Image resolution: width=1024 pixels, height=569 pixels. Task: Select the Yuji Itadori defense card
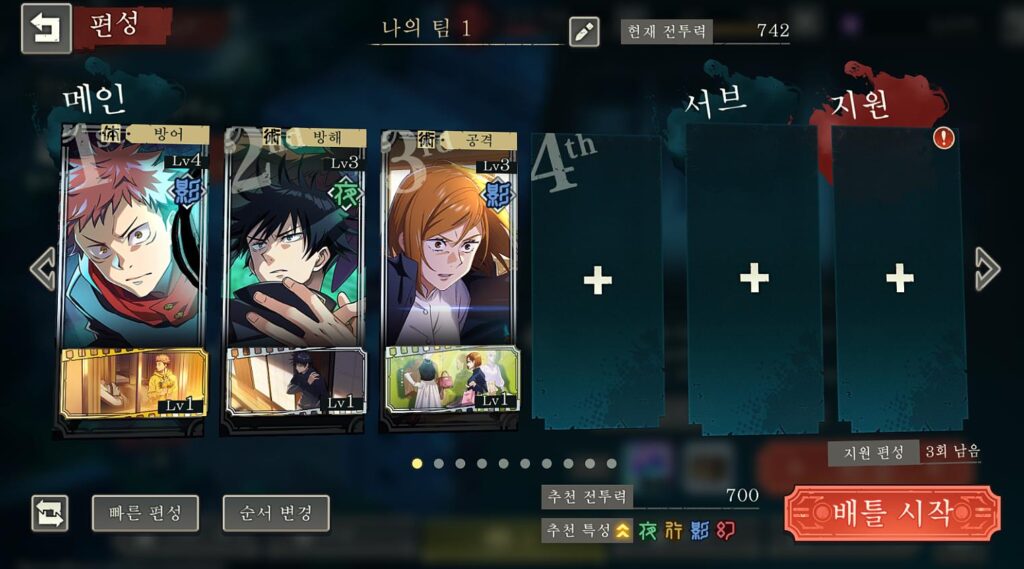tap(134, 240)
